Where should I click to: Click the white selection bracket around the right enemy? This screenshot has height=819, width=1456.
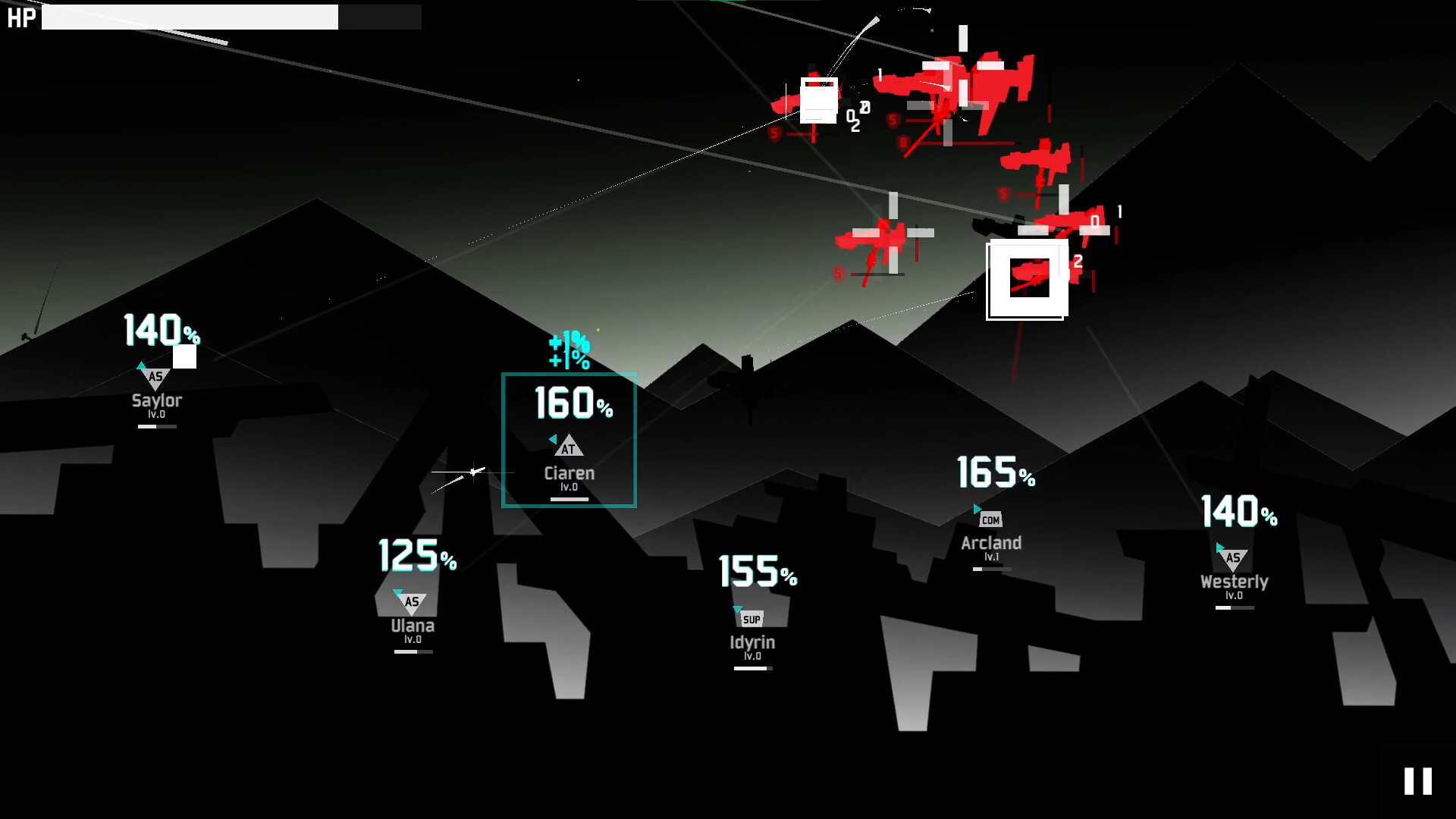(1028, 279)
